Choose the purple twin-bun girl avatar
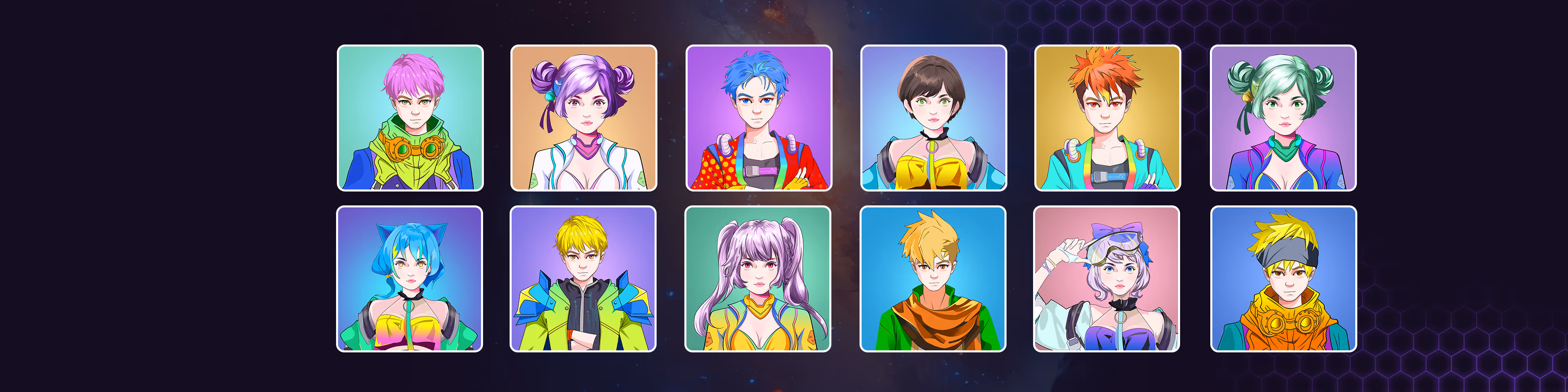 [584, 118]
